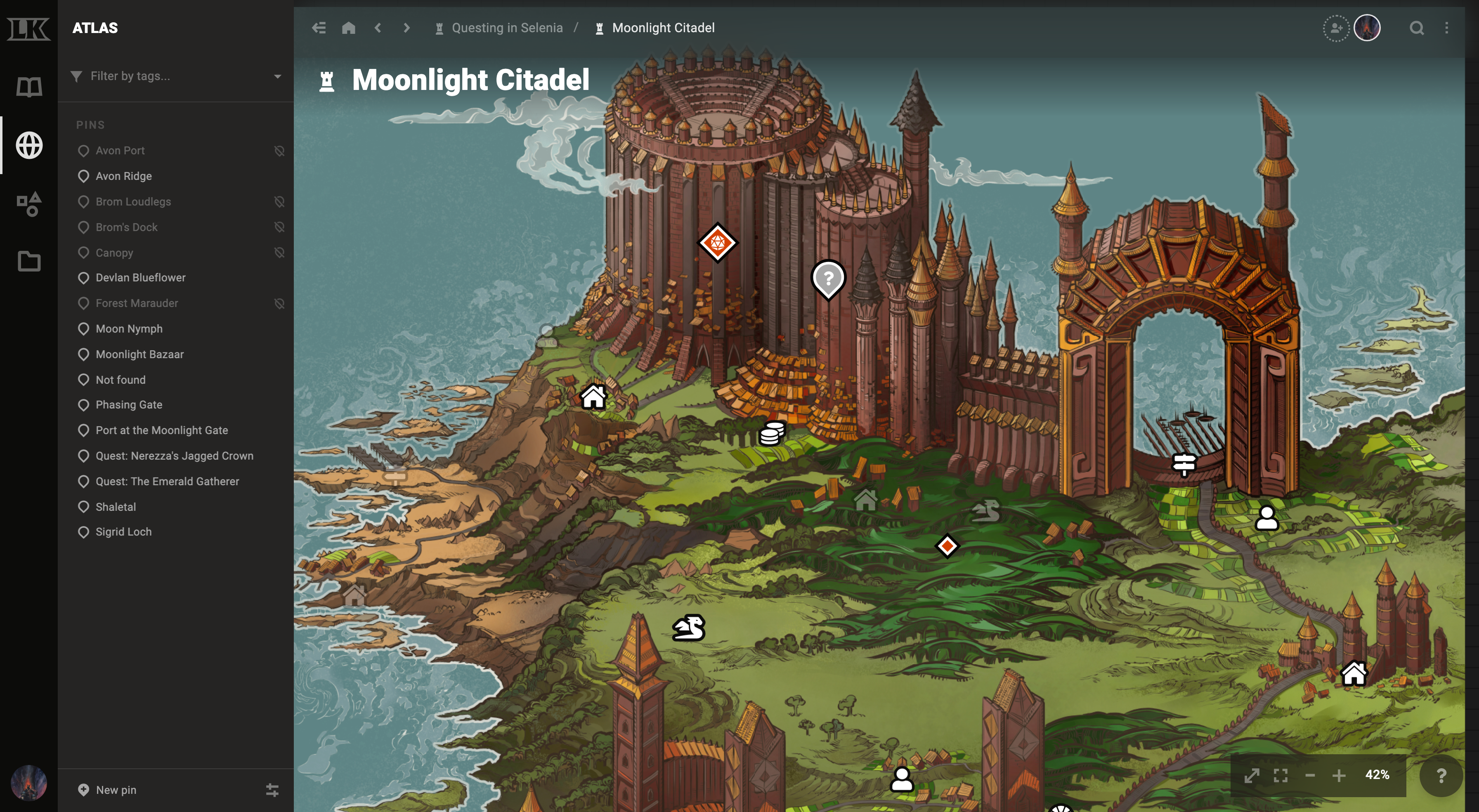Toggle fullscreen map view
The height and width of the screenshot is (812, 1479).
1281,775
